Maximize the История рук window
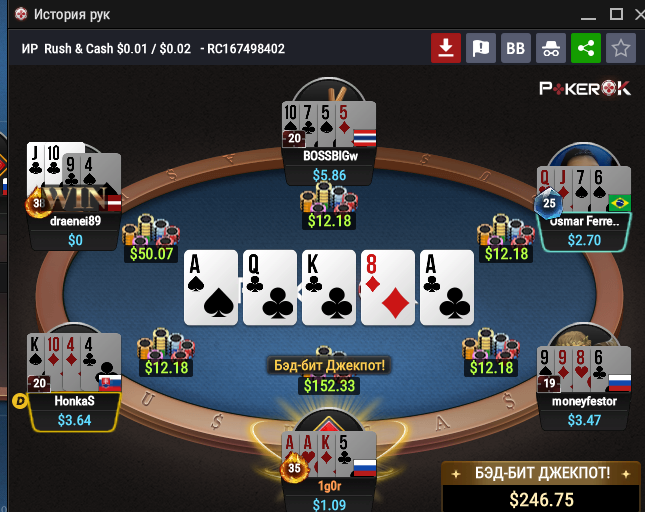 pos(615,14)
